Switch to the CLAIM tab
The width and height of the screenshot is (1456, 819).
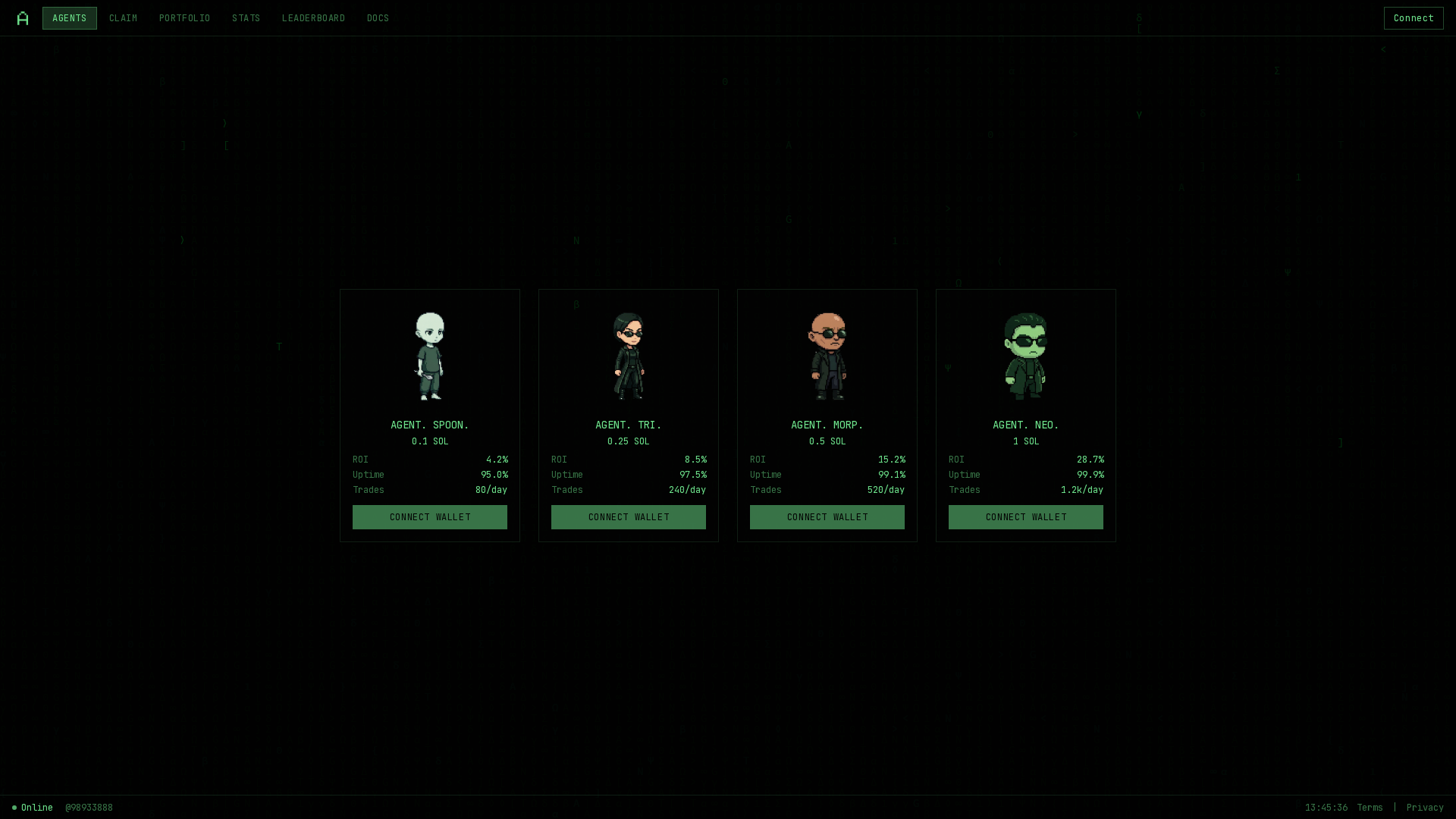point(122,17)
